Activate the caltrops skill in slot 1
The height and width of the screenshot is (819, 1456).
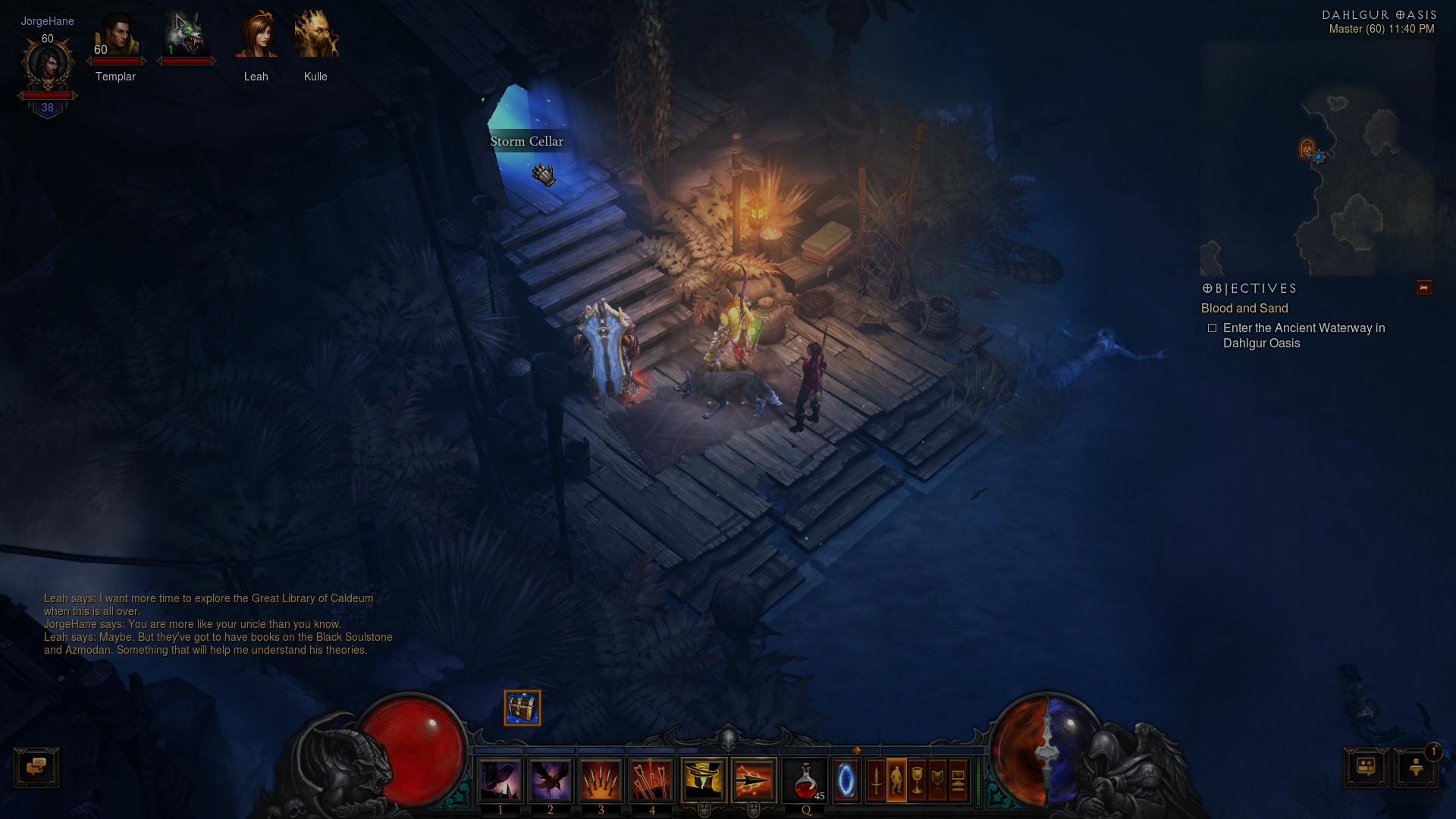click(500, 780)
